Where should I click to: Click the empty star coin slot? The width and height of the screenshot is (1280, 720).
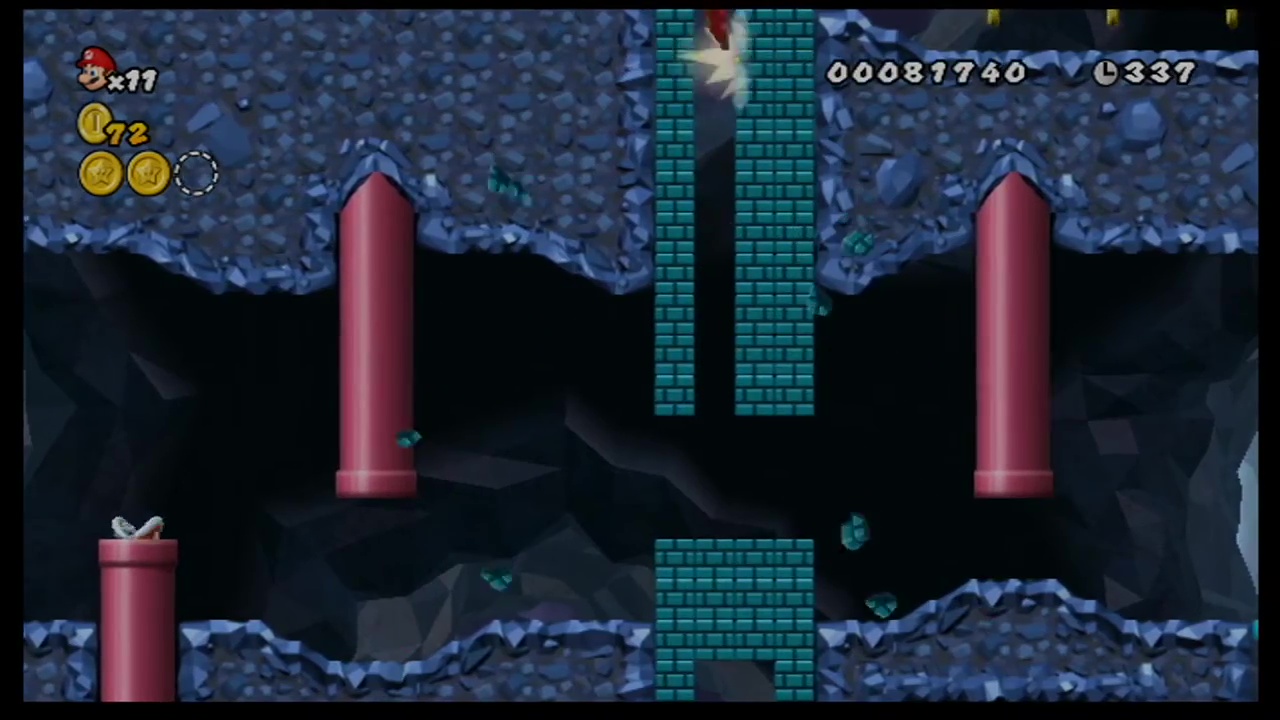(x=196, y=174)
